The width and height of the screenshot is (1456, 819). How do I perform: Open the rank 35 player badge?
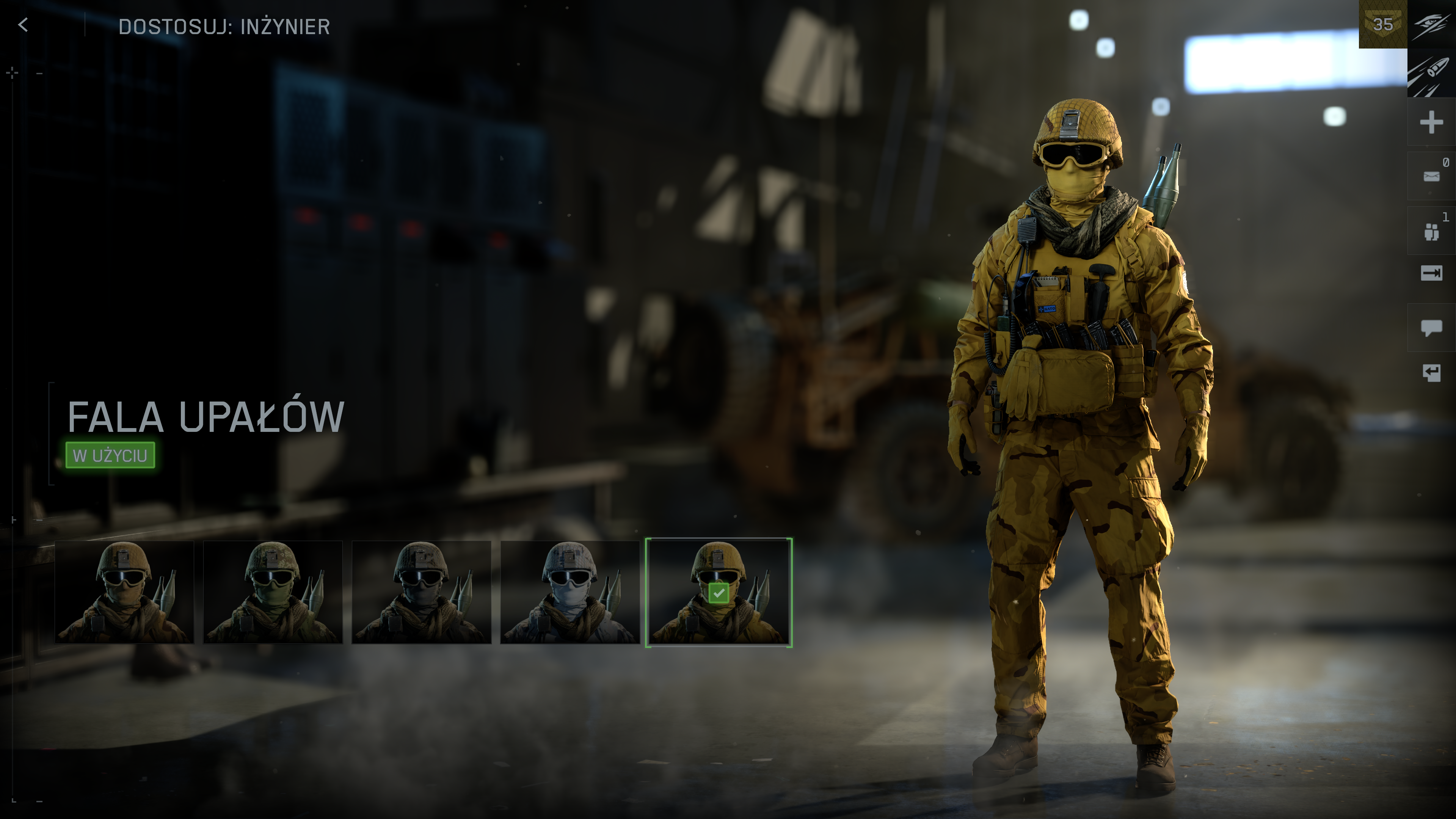point(1382,24)
